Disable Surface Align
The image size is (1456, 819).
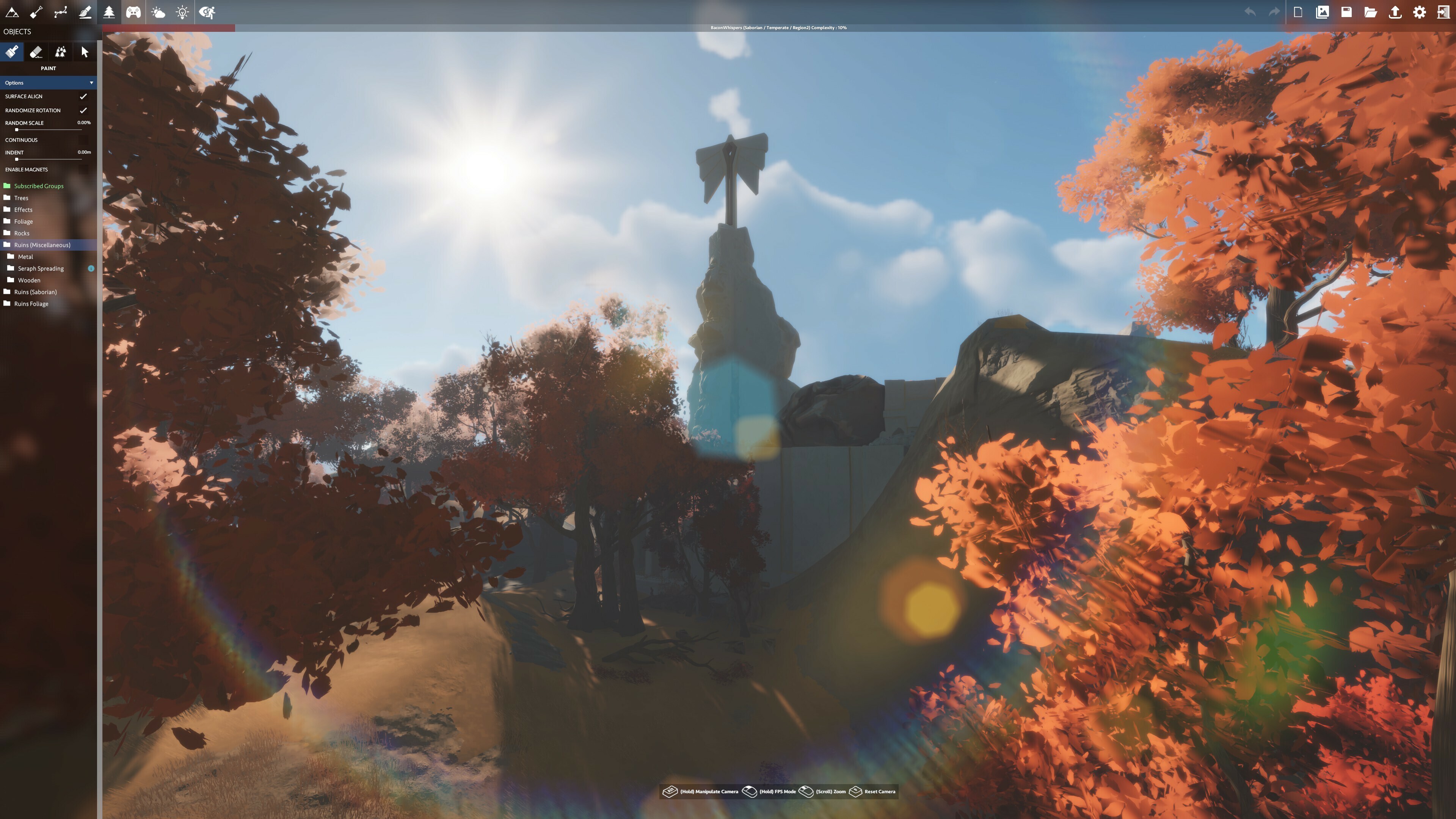(x=83, y=96)
